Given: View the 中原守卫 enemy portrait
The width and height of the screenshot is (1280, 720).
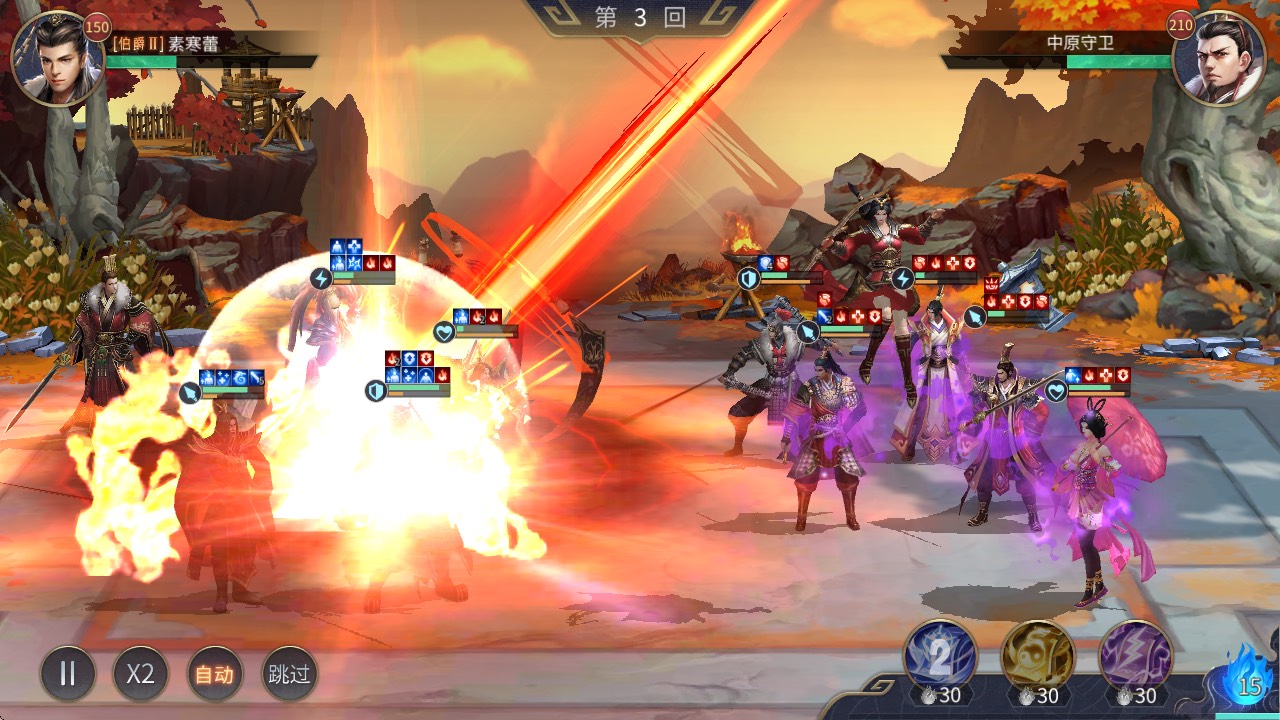Looking at the screenshot, I should click(x=1218, y=58).
